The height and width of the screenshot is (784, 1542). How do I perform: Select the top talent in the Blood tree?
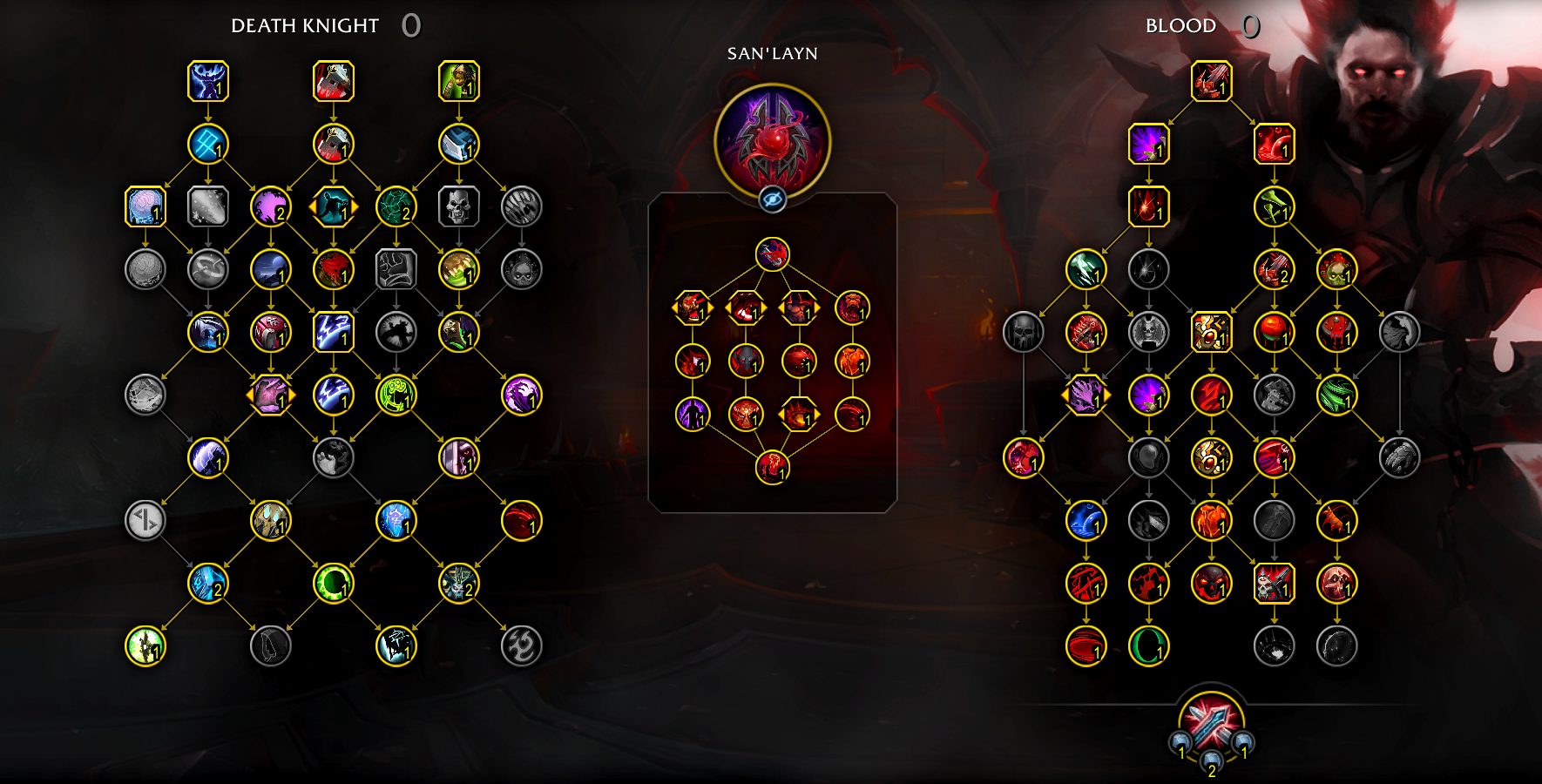(1212, 81)
